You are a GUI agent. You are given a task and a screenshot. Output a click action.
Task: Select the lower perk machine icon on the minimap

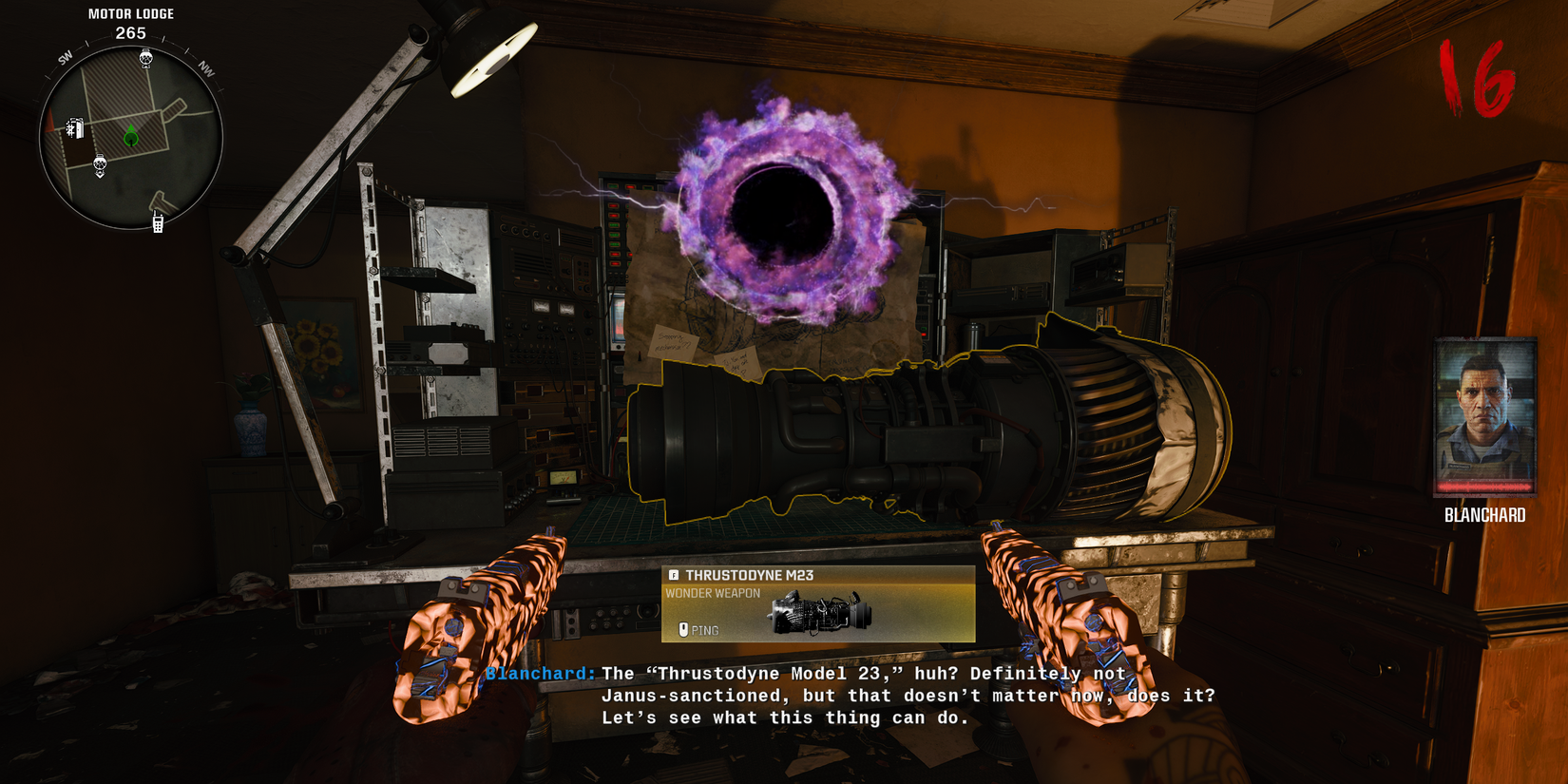point(100,163)
